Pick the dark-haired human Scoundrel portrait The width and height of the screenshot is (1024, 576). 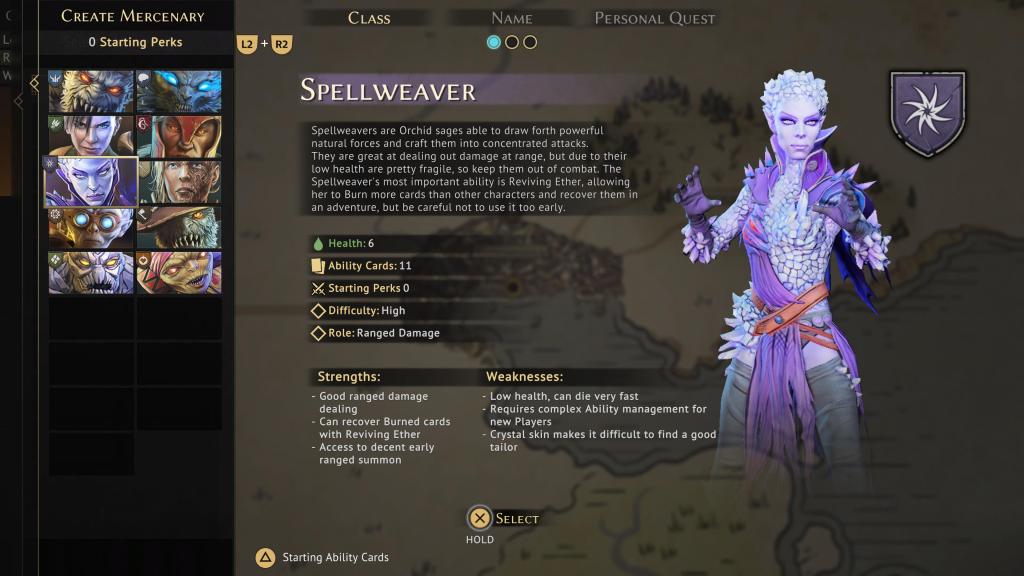(x=91, y=137)
